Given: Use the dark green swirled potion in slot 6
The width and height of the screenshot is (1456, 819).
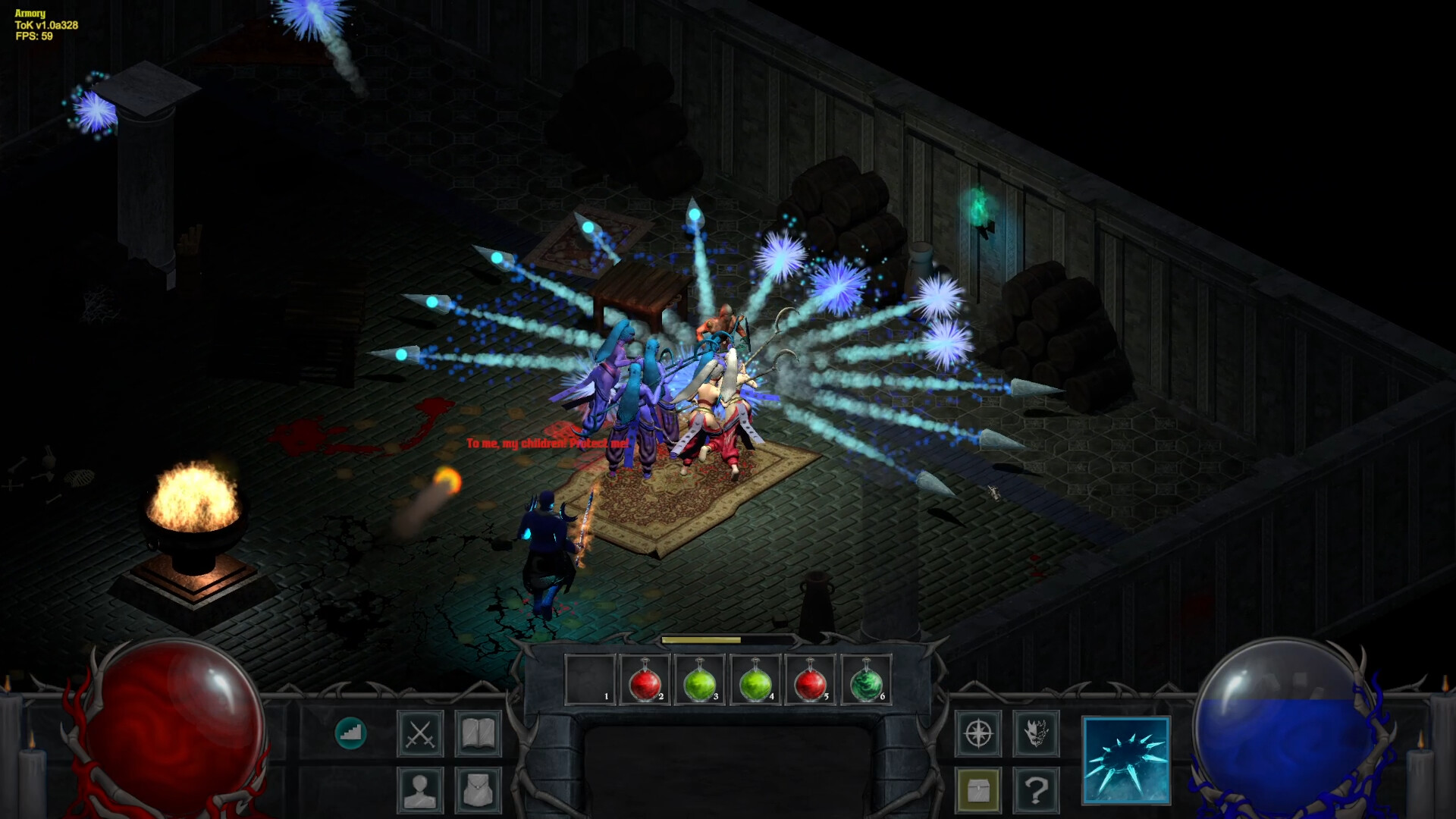Looking at the screenshot, I should click(865, 681).
